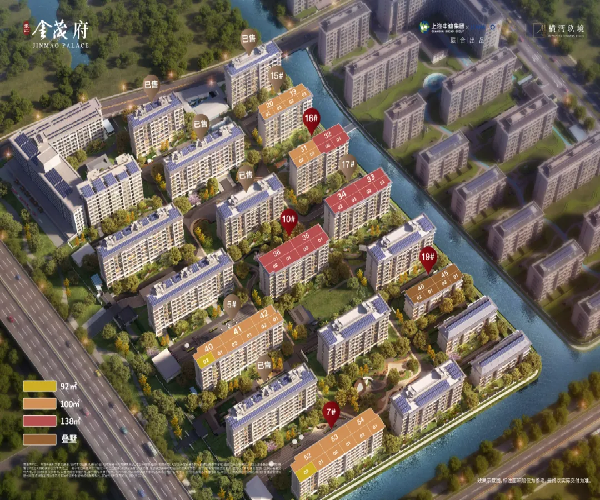Viewport: 600px width, 500px height.
Task: Choose the brown 15# building marker
Action: tap(275, 75)
